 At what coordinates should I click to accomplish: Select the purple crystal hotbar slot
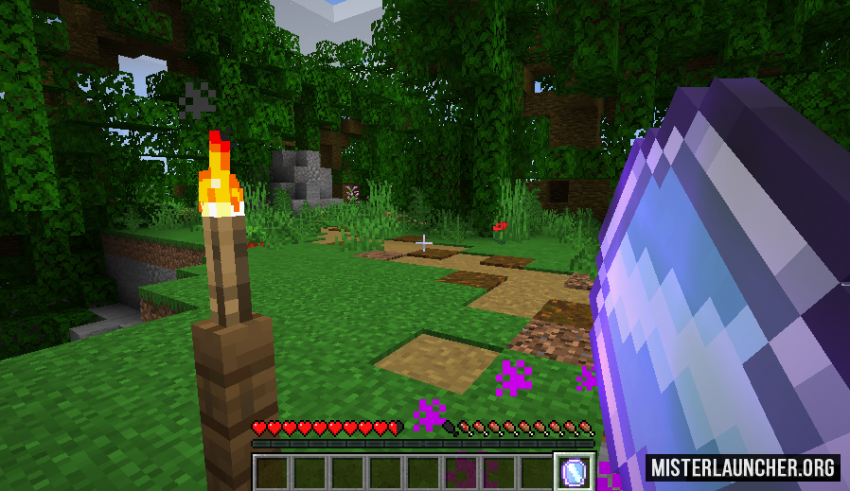(x=574, y=471)
